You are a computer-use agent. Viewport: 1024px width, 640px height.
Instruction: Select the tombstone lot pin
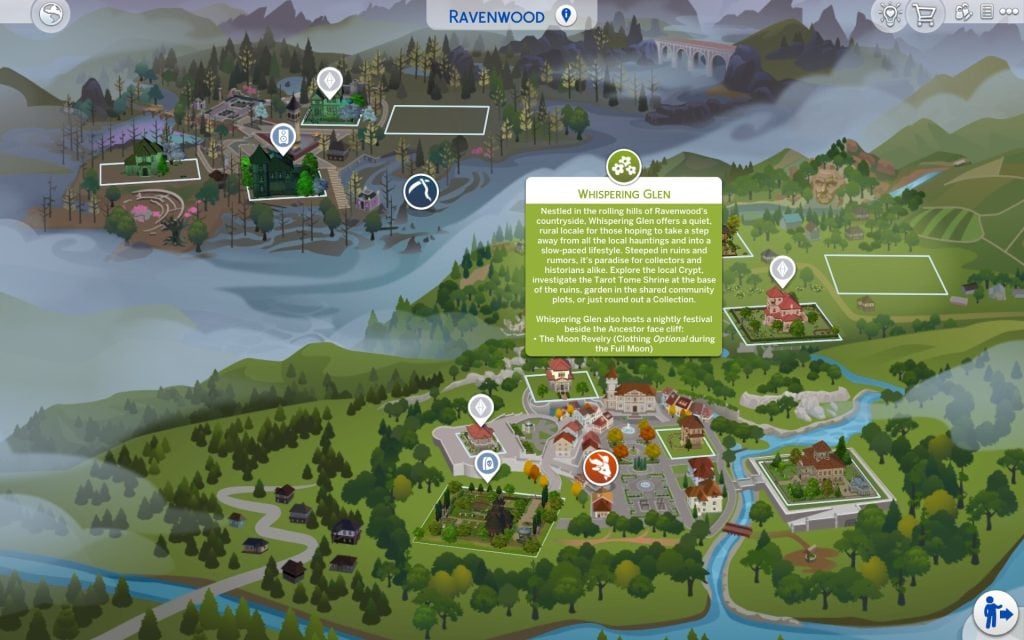point(487,463)
